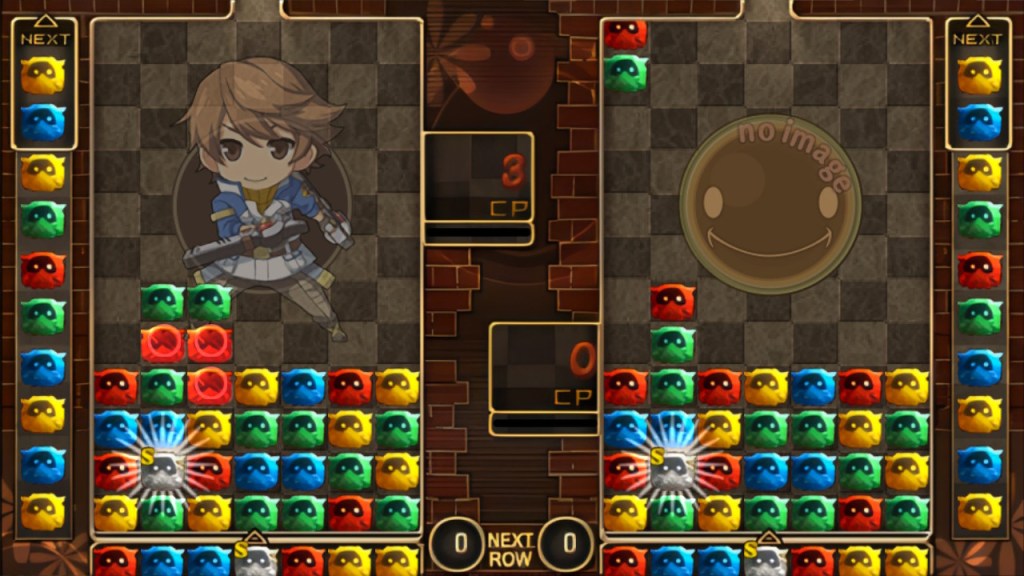The height and width of the screenshot is (576, 1024).
Task: Select the glowing silver S block on left board
Action: [x=162, y=468]
